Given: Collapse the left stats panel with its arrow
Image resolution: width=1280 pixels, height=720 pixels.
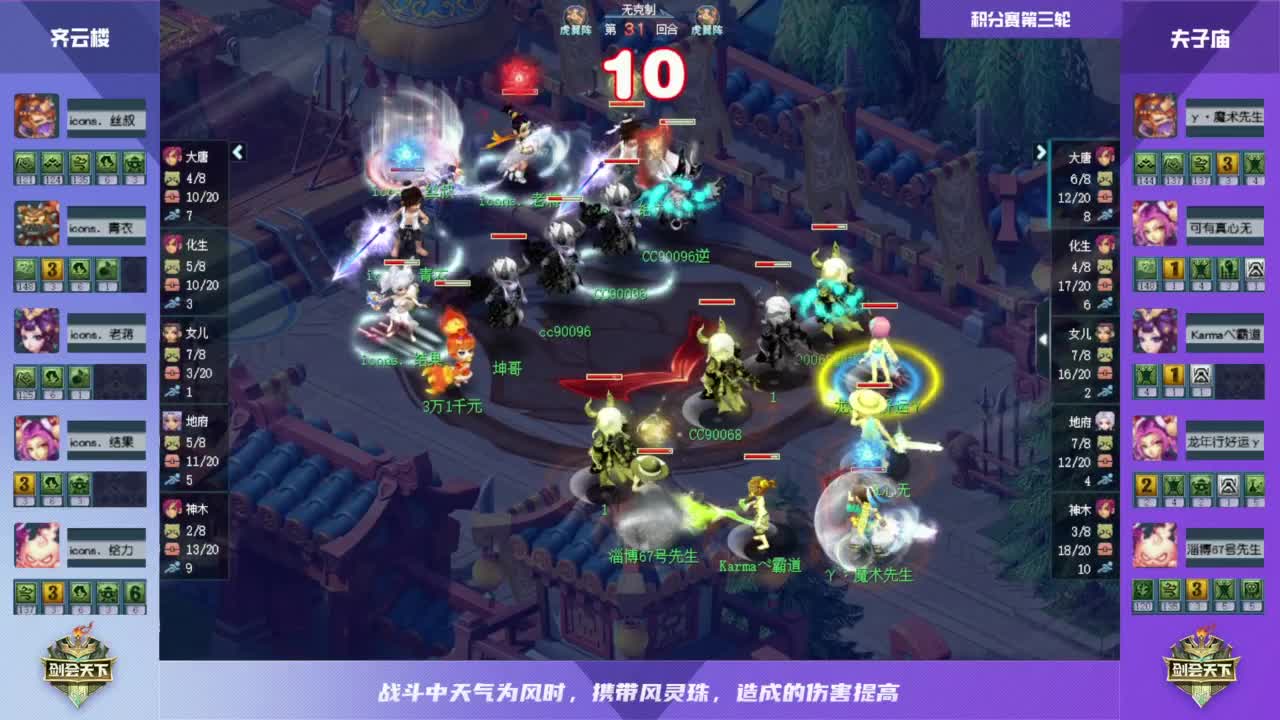Looking at the screenshot, I should point(238,153).
